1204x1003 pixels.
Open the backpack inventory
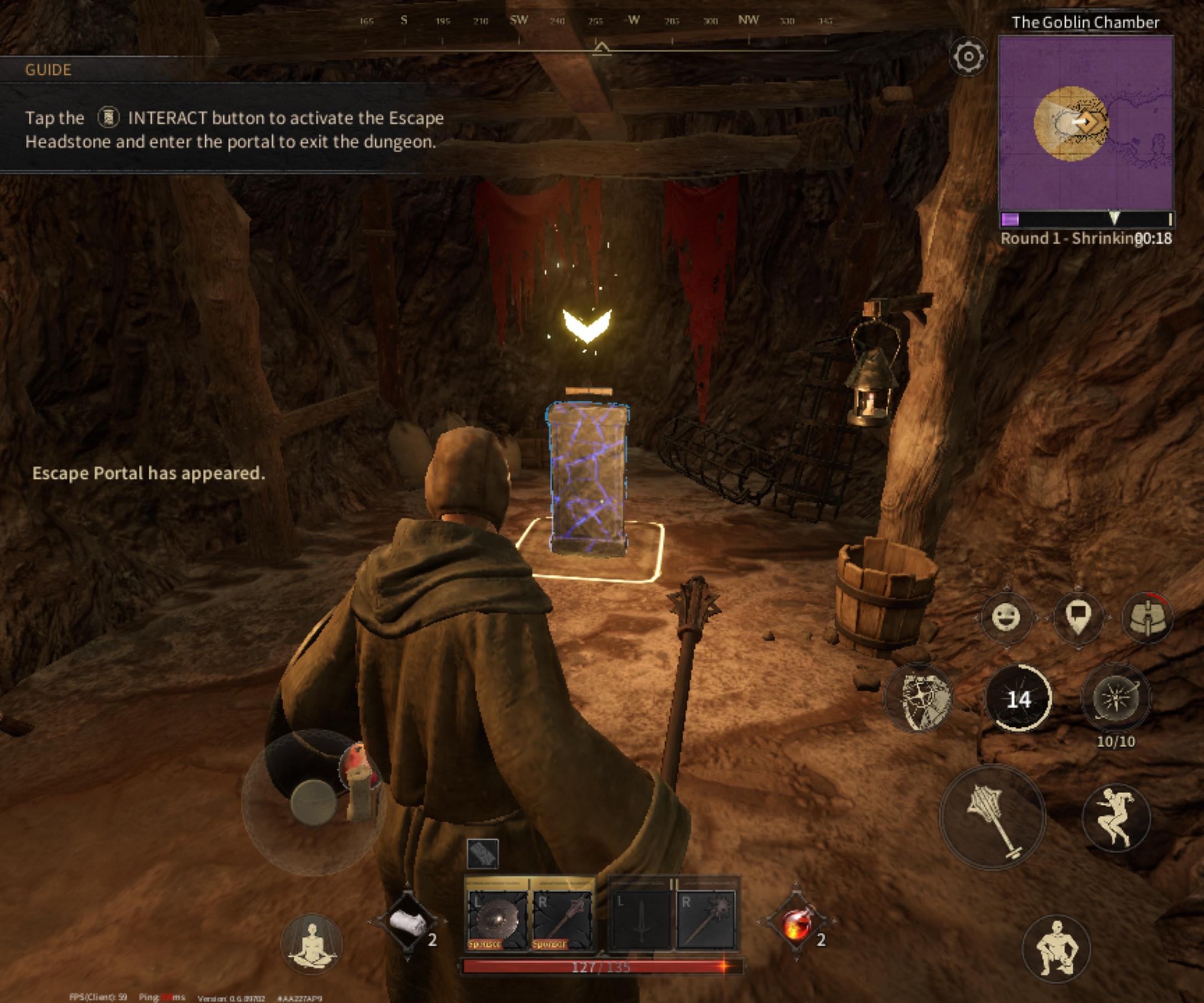click(1148, 618)
